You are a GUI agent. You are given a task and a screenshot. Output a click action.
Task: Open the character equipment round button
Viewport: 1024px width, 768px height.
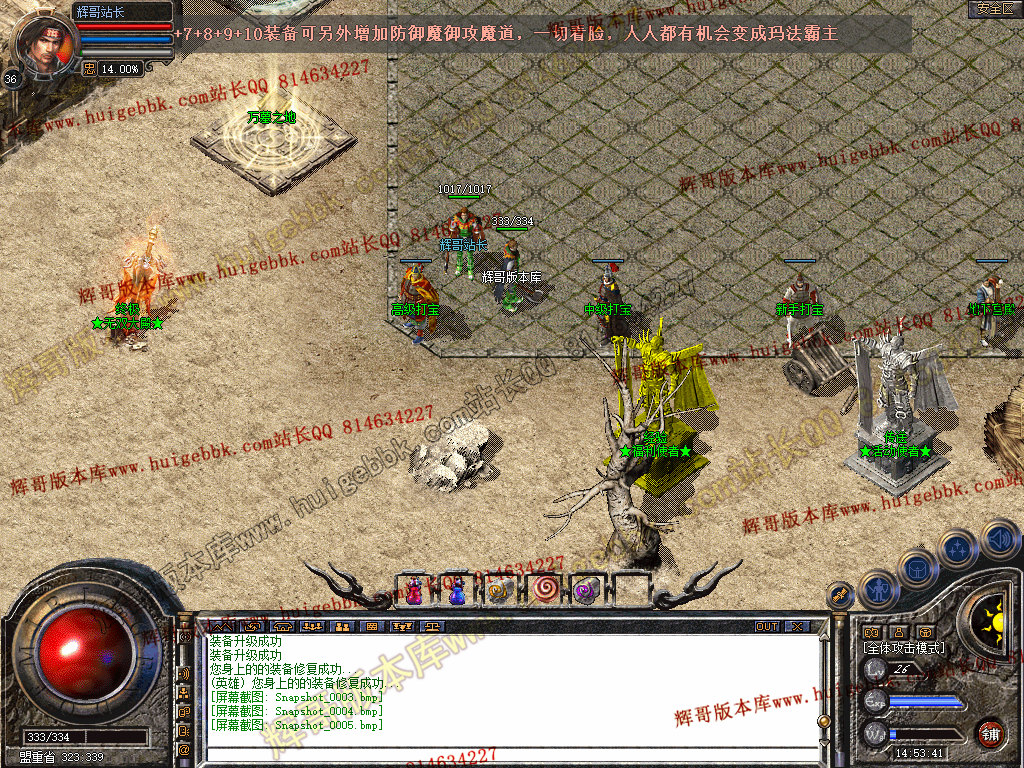(x=877, y=589)
